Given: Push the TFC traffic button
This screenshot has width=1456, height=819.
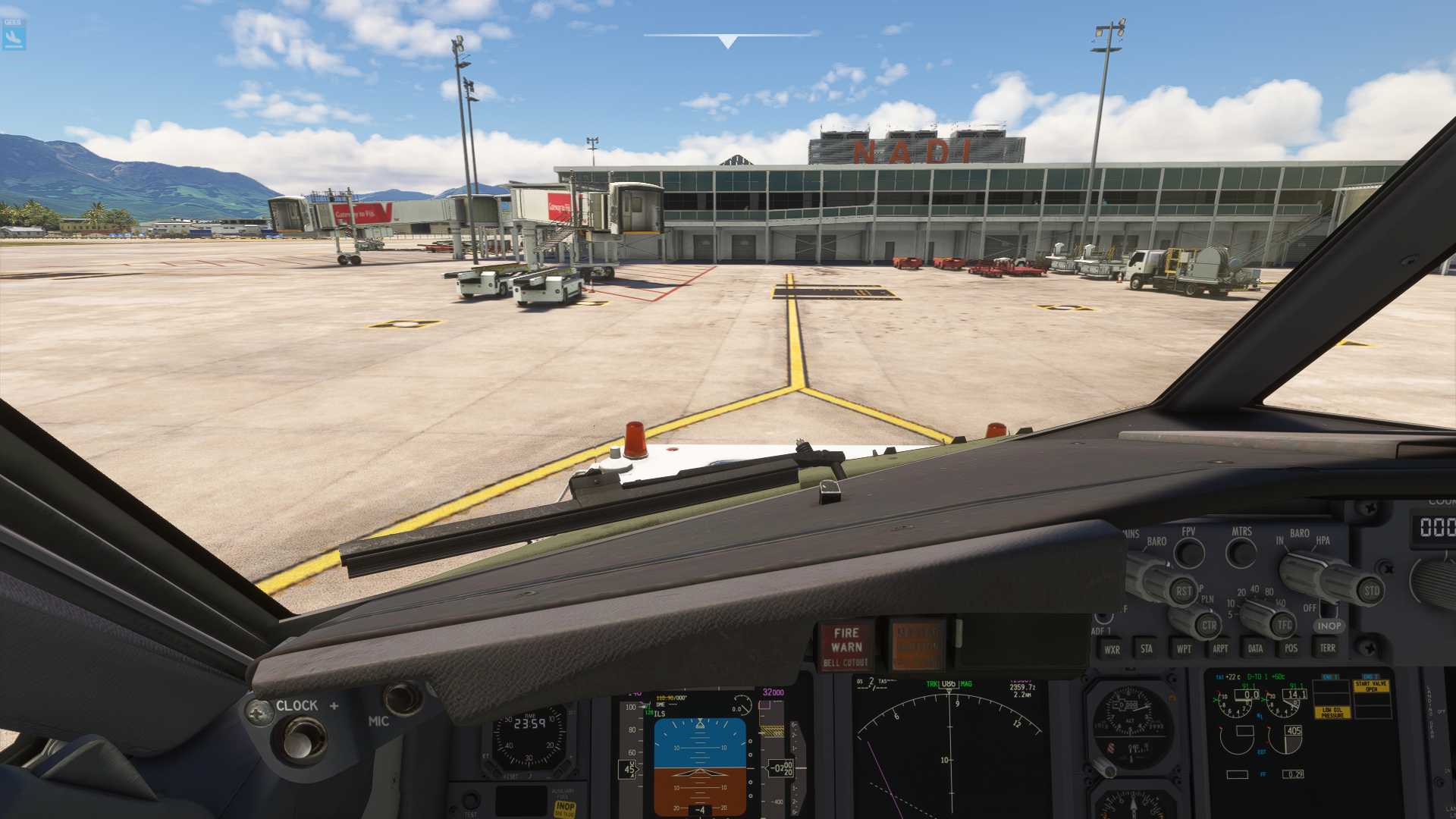Looking at the screenshot, I should (1283, 625).
